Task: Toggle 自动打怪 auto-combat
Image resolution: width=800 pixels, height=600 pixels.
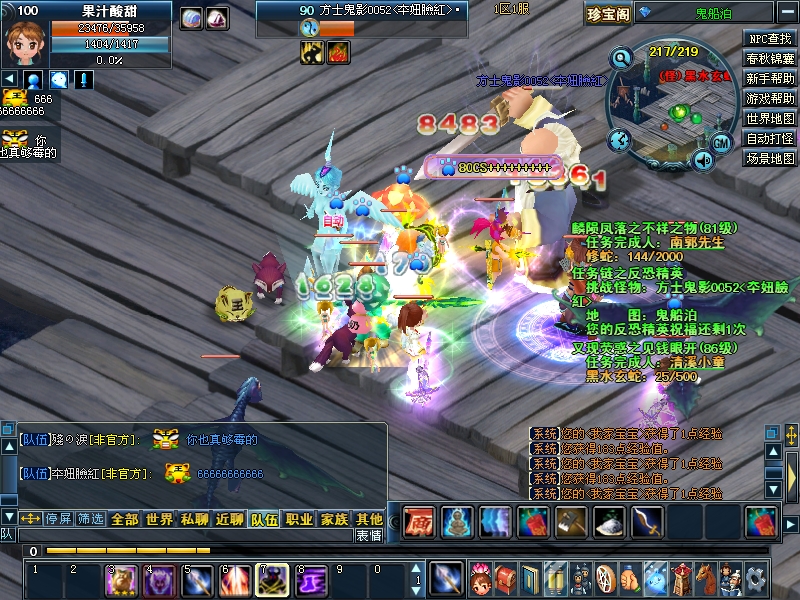Action: tap(770, 139)
